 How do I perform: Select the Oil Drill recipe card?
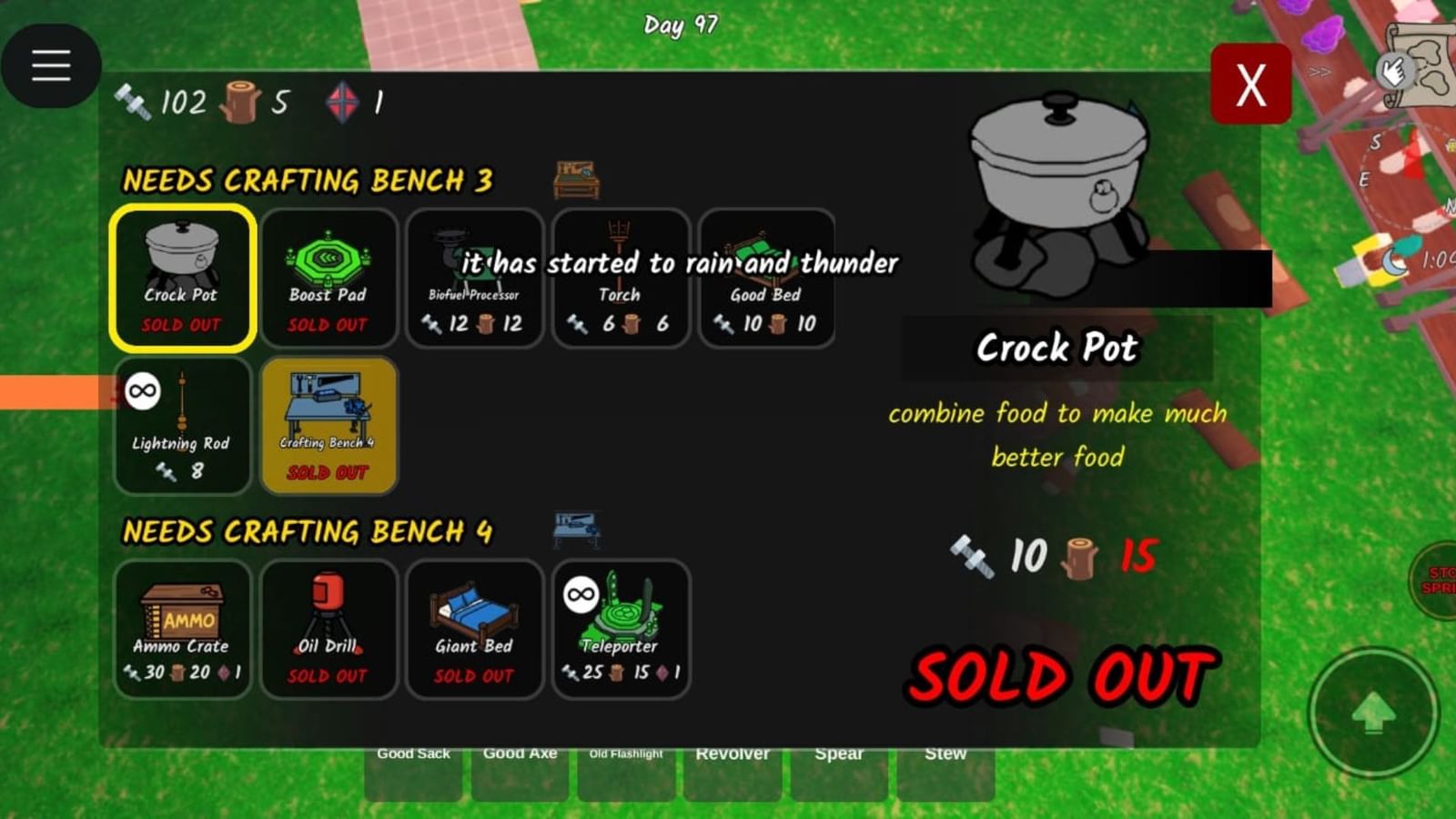pyautogui.click(x=328, y=628)
